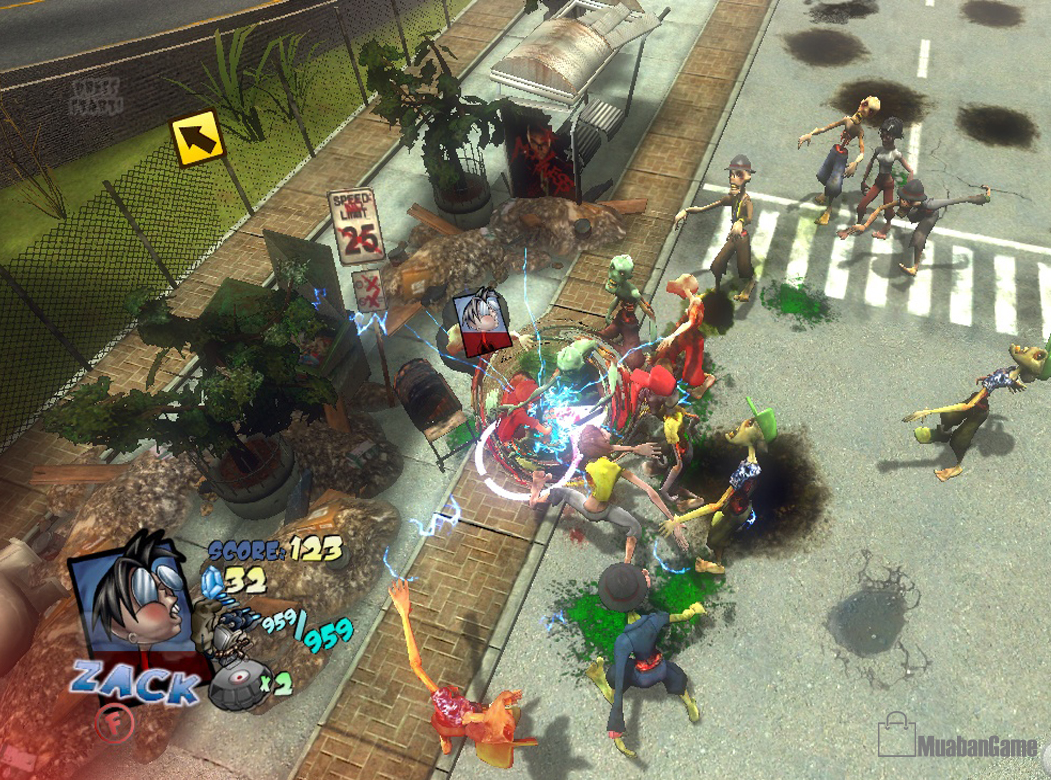This screenshot has height=780, width=1051.
Task: Activate the round disc mine icon
Action: (x=235, y=685)
